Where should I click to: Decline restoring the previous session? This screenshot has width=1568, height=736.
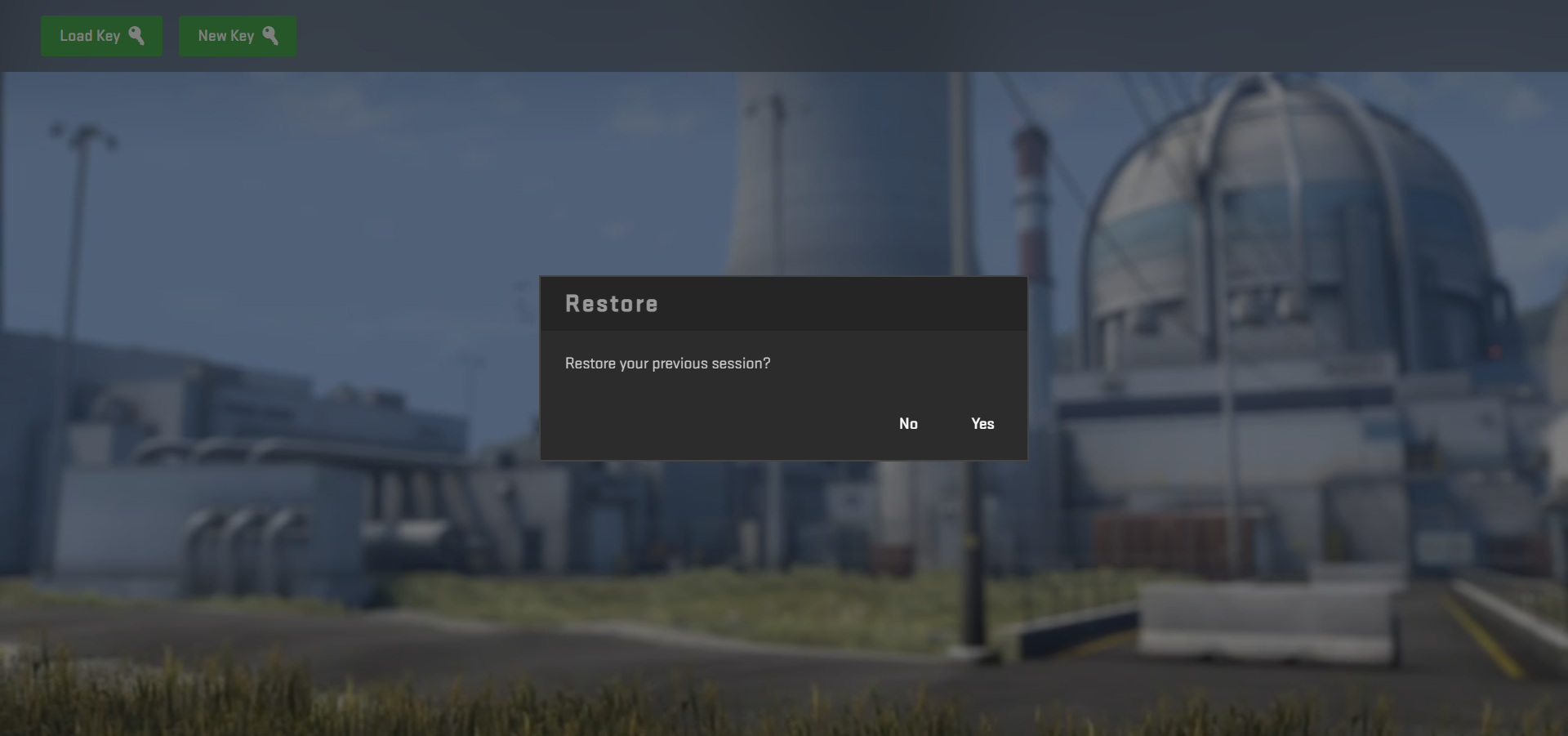[x=908, y=423]
